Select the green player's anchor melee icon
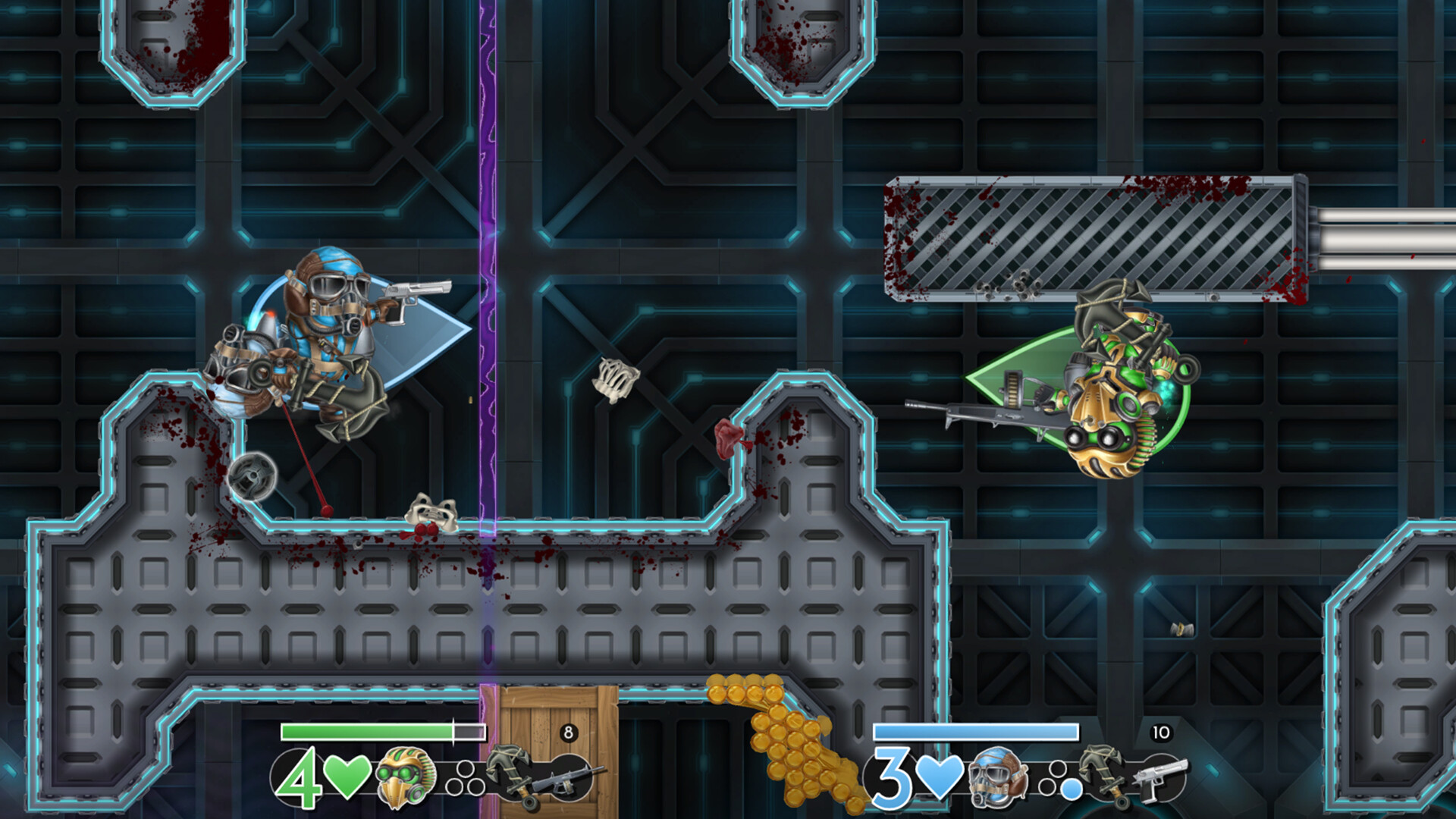1456x819 pixels. click(510, 775)
